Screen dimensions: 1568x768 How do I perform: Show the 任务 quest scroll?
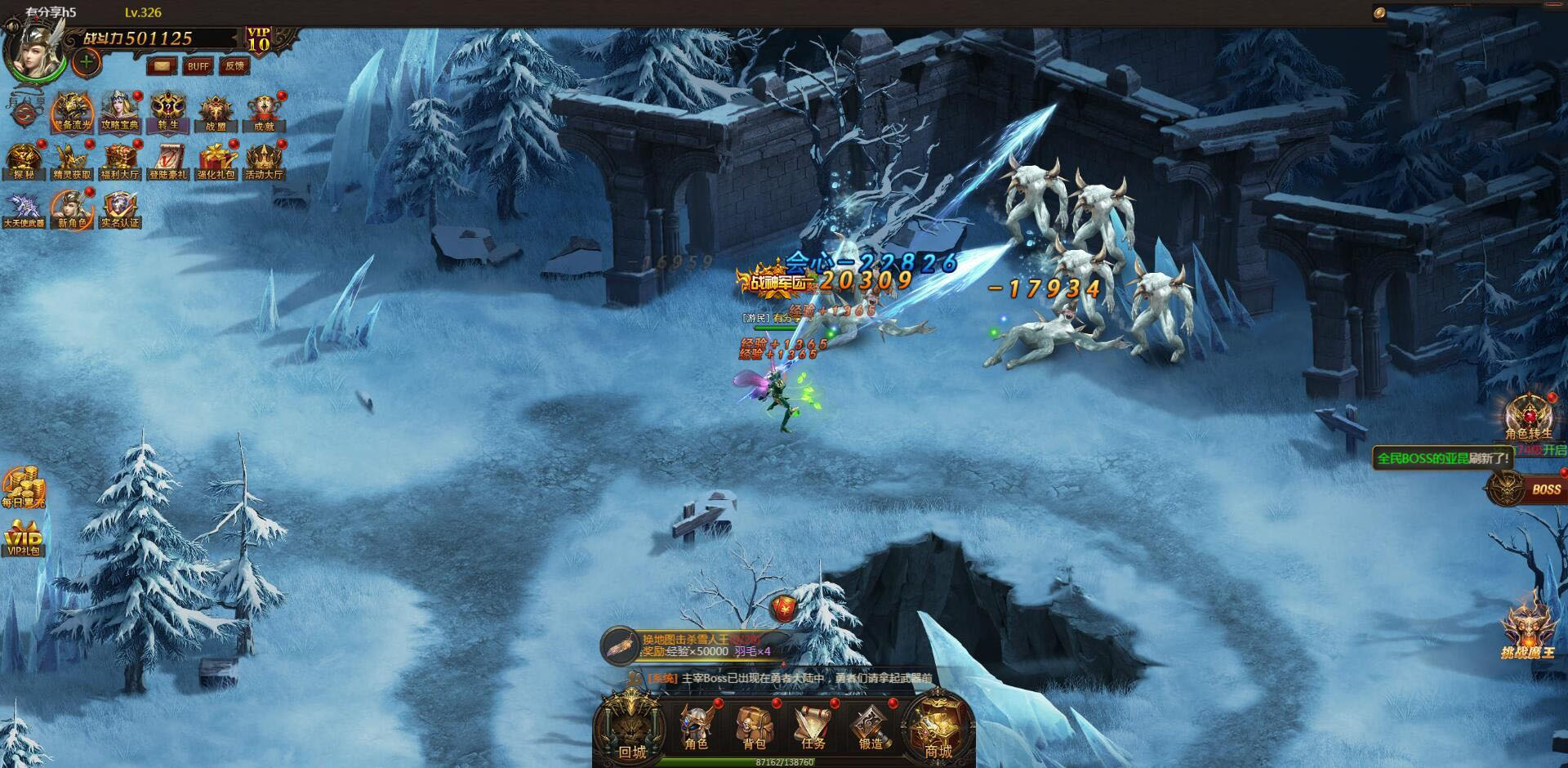pos(813,727)
